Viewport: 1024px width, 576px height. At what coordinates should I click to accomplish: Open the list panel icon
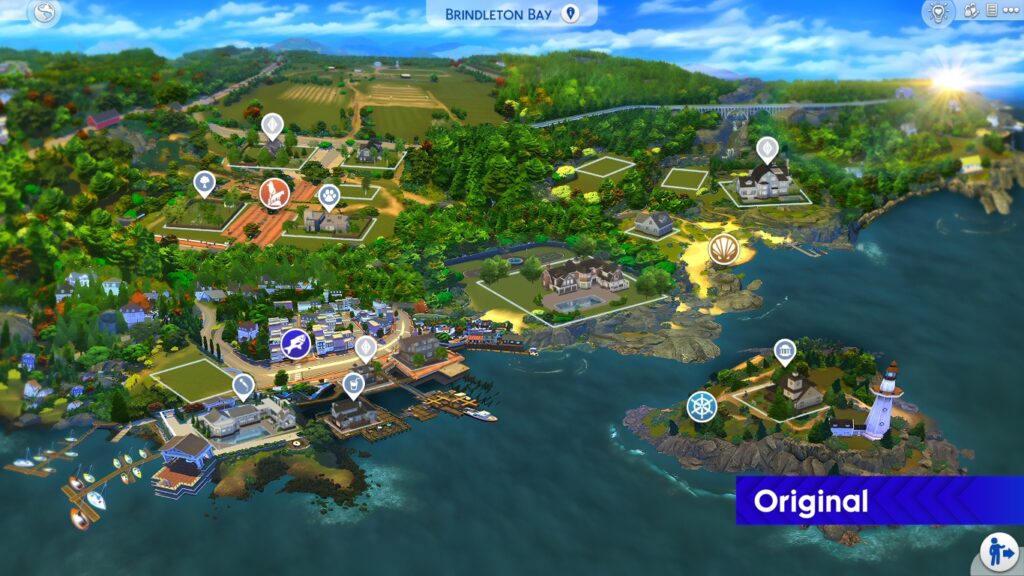point(991,11)
